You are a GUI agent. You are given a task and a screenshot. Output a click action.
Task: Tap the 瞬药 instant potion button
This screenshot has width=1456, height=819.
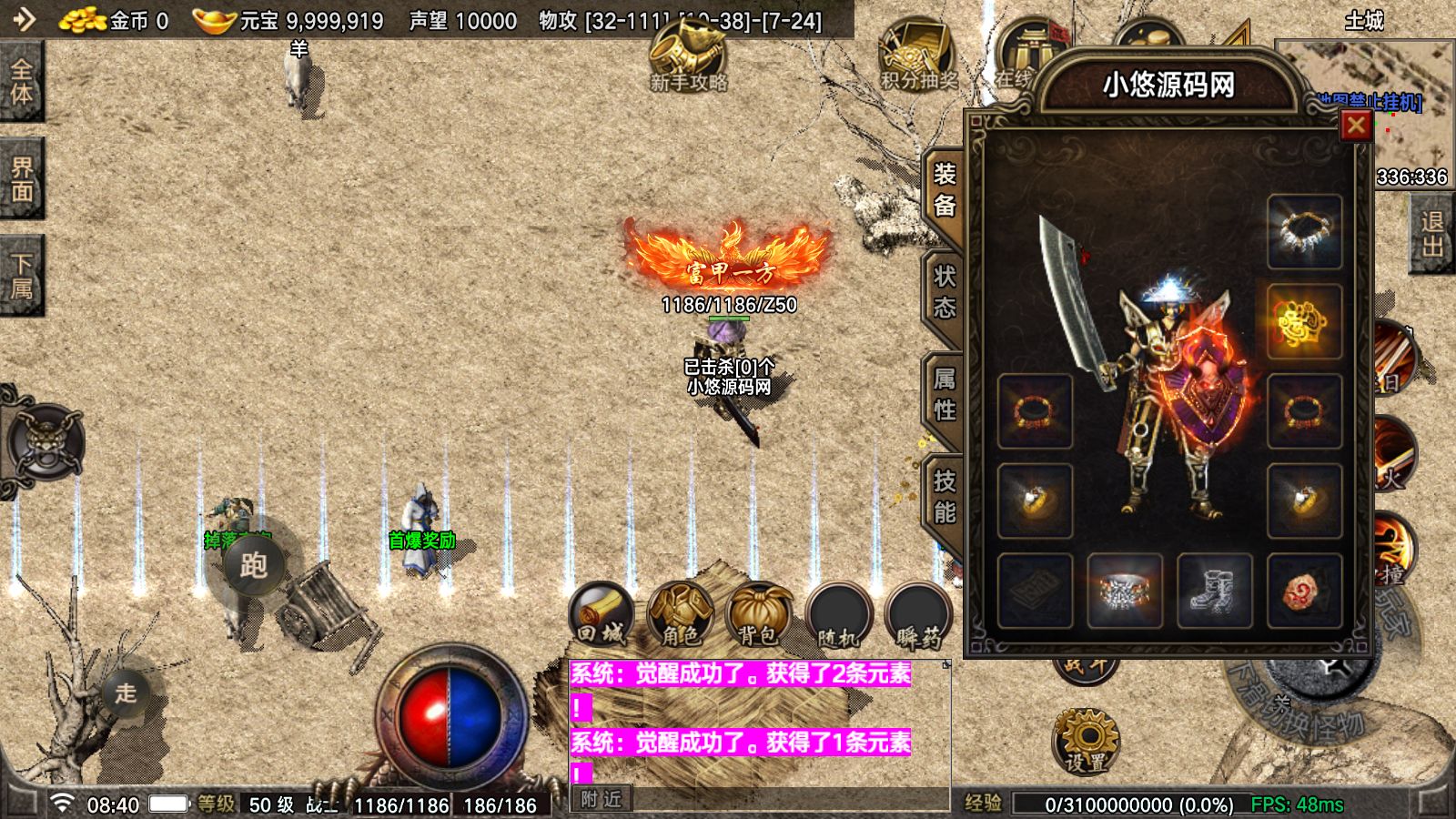click(x=918, y=614)
